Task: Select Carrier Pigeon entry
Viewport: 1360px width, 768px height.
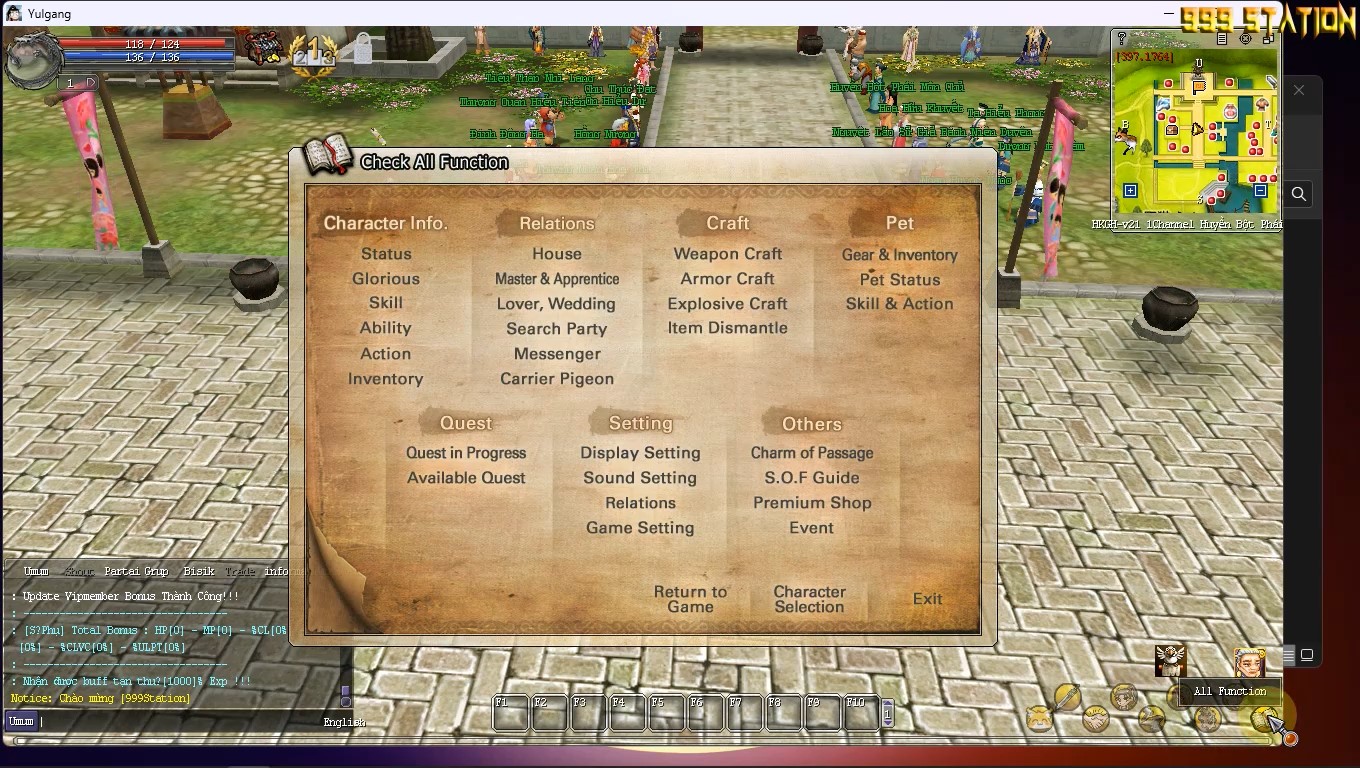Action: tap(557, 379)
